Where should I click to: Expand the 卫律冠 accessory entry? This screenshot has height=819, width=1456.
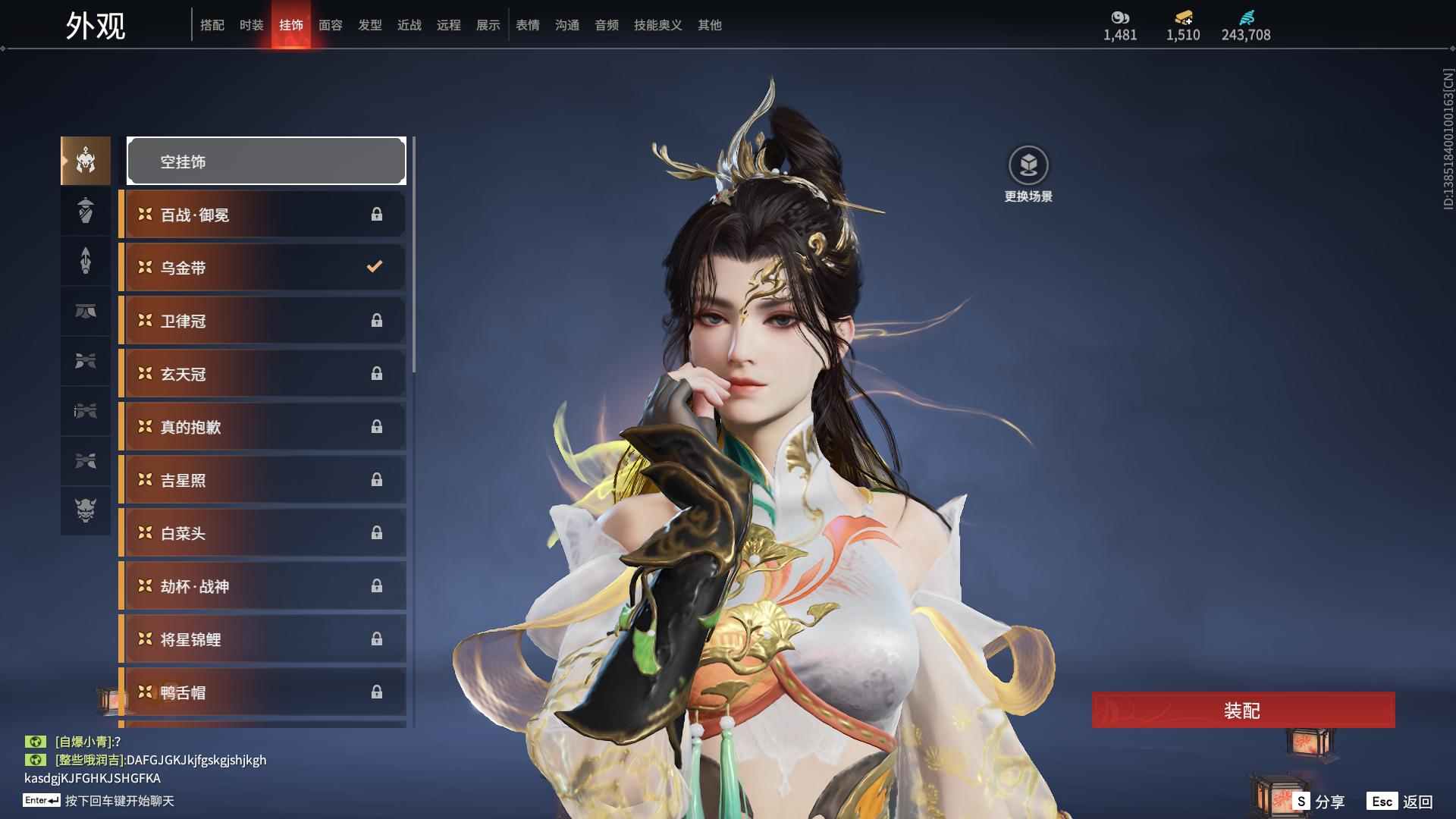click(262, 320)
